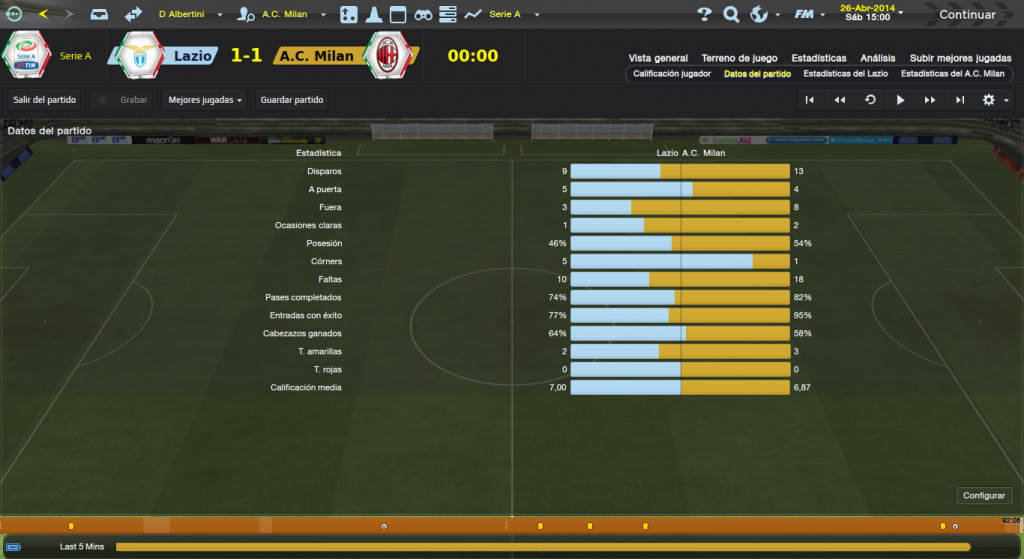This screenshot has width=1024, height=559.
Task: Open the question mark help icon
Action: 704,15
